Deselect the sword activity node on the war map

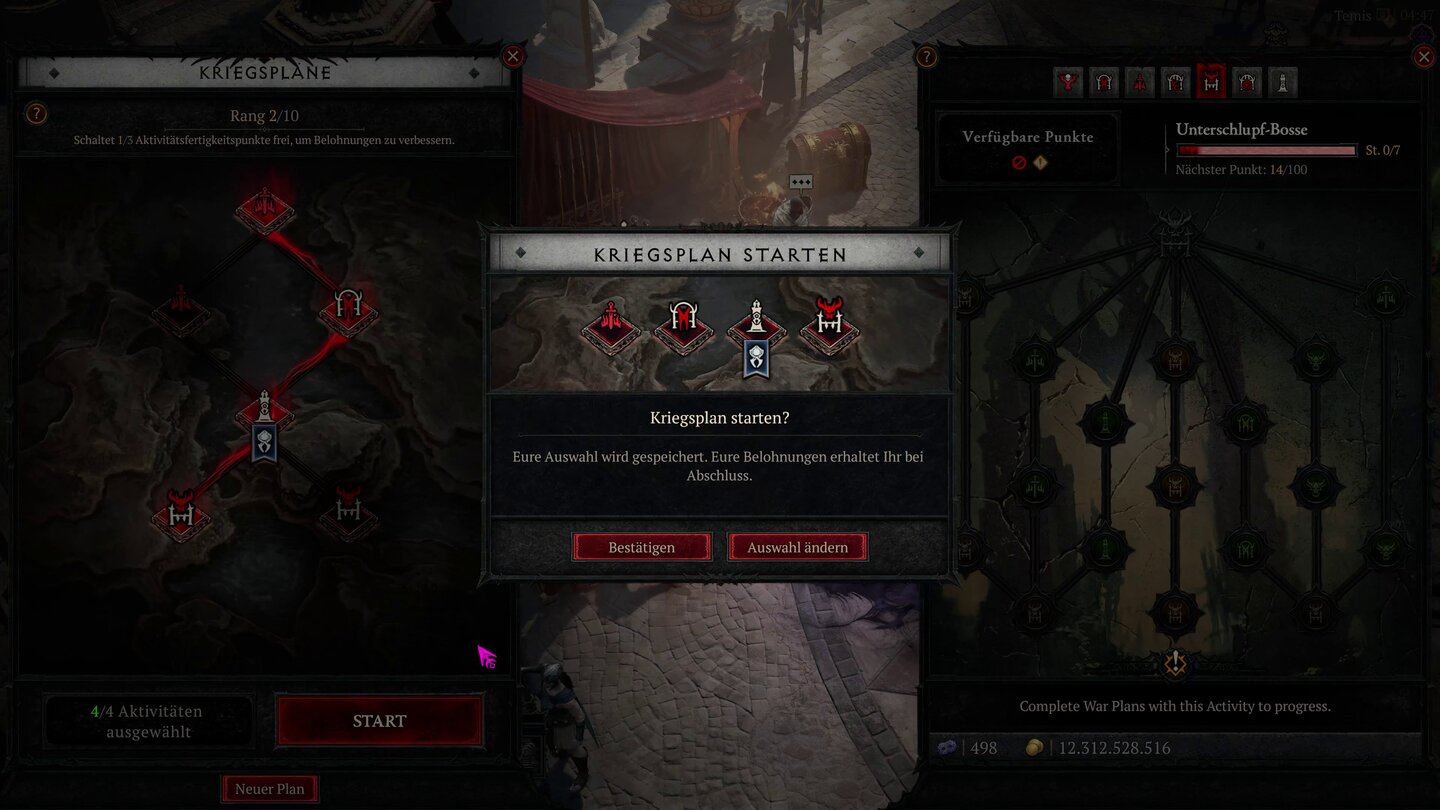point(264,208)
